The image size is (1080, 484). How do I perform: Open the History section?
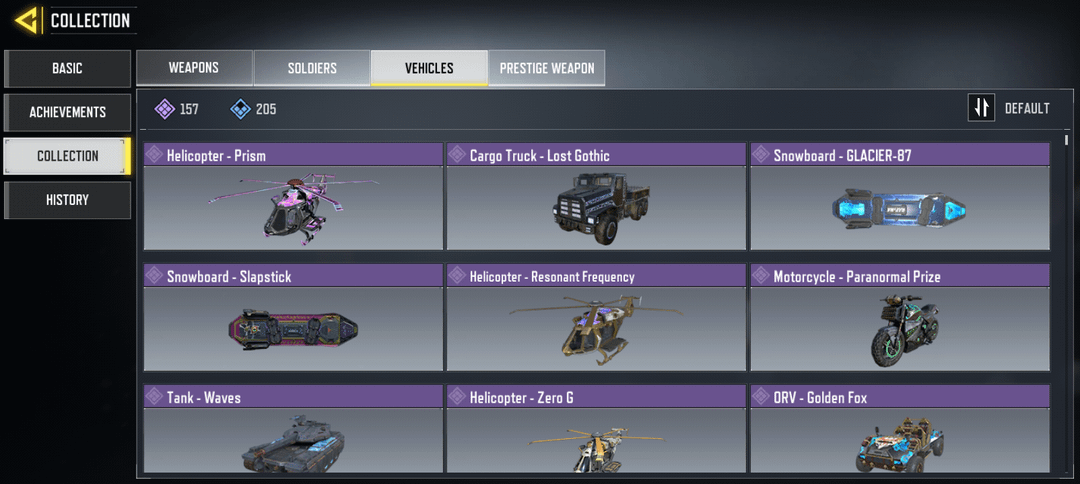(67, 200)
